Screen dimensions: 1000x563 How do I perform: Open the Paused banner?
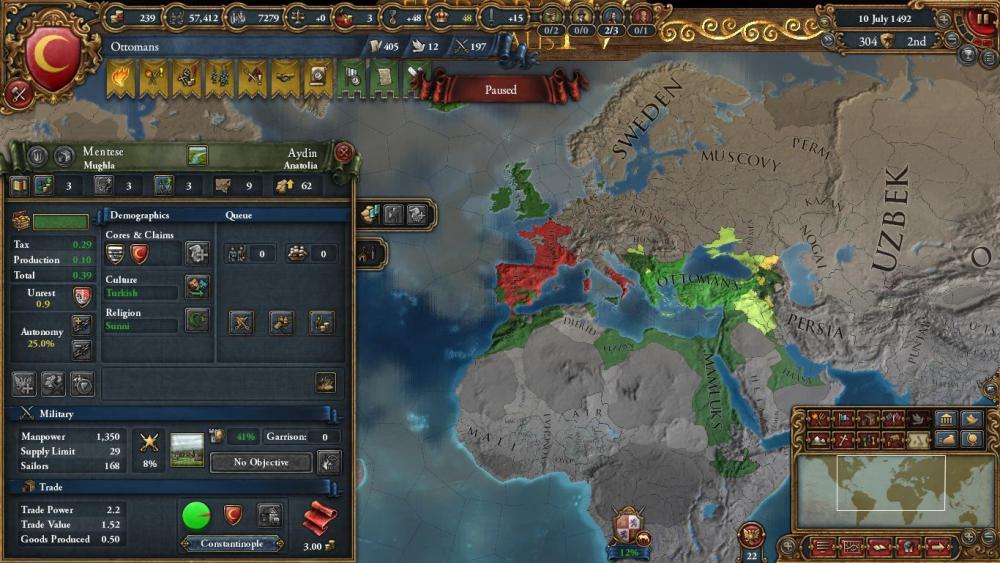(x=500, y=89)
